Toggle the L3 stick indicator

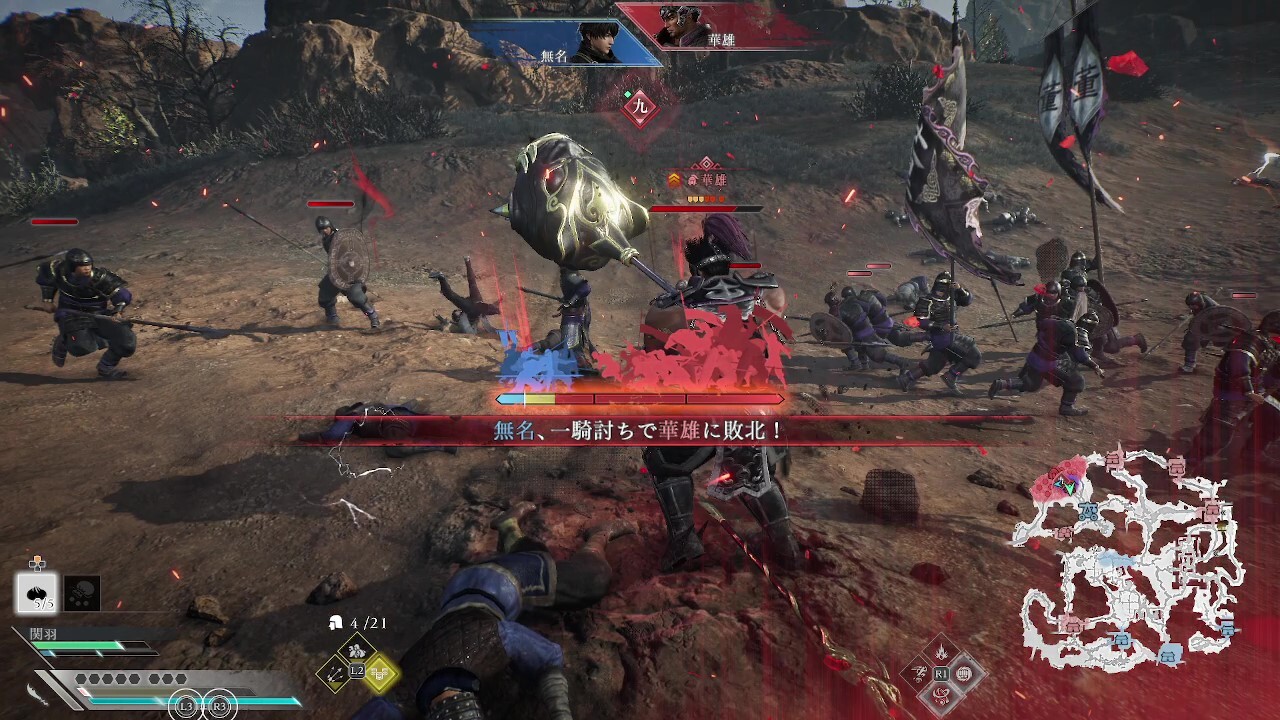click(x=184, y=707)
